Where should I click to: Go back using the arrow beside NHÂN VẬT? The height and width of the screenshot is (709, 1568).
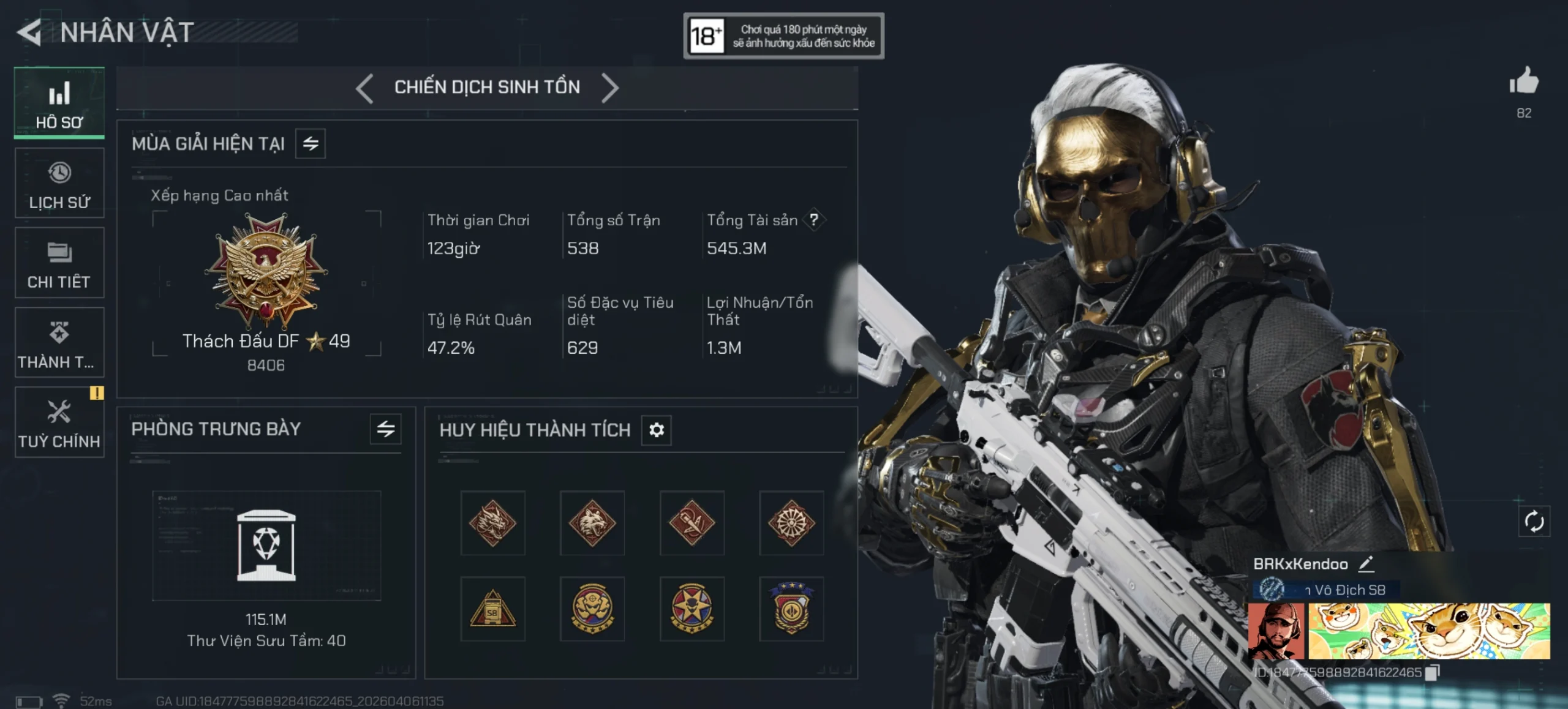click(29, 32)
